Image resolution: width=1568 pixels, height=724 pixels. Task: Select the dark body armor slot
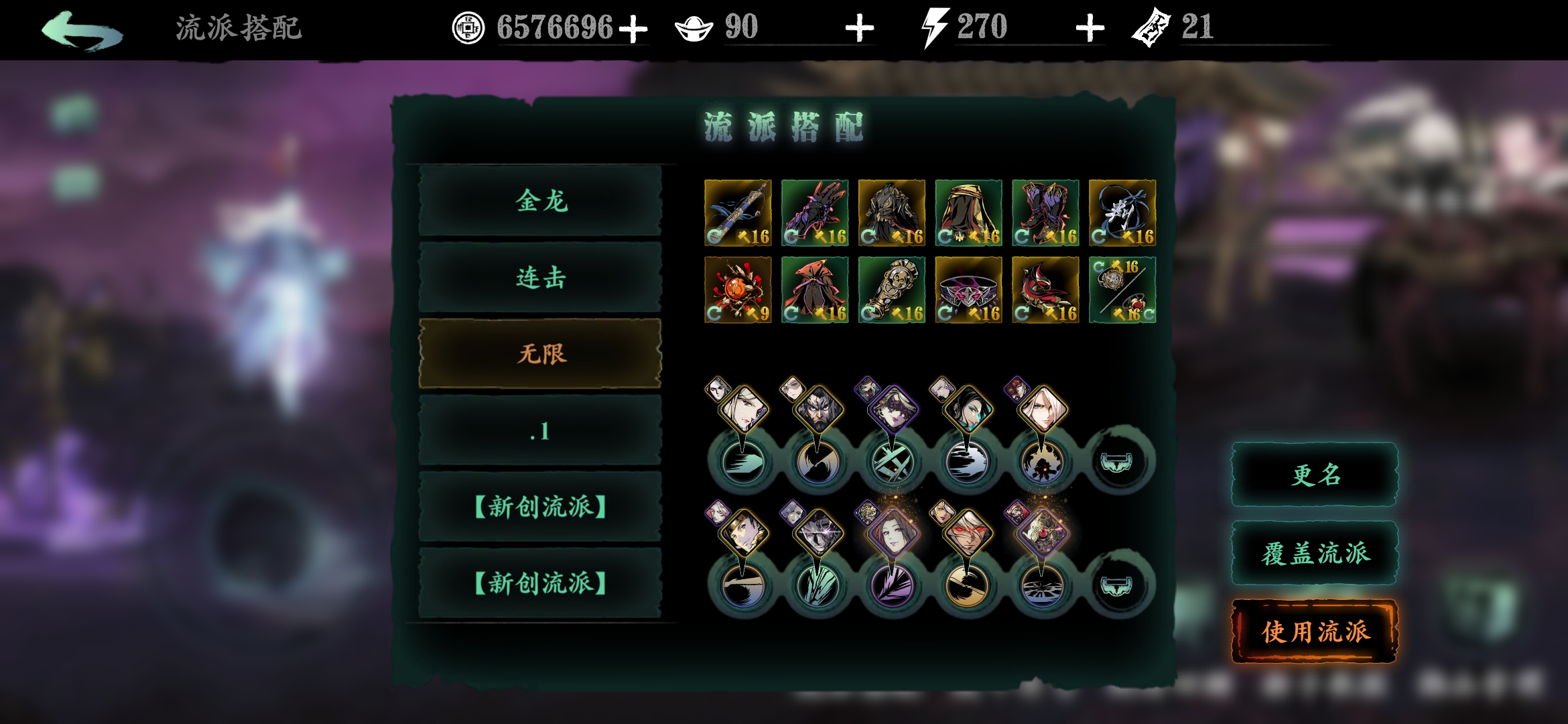pos(892,213)
